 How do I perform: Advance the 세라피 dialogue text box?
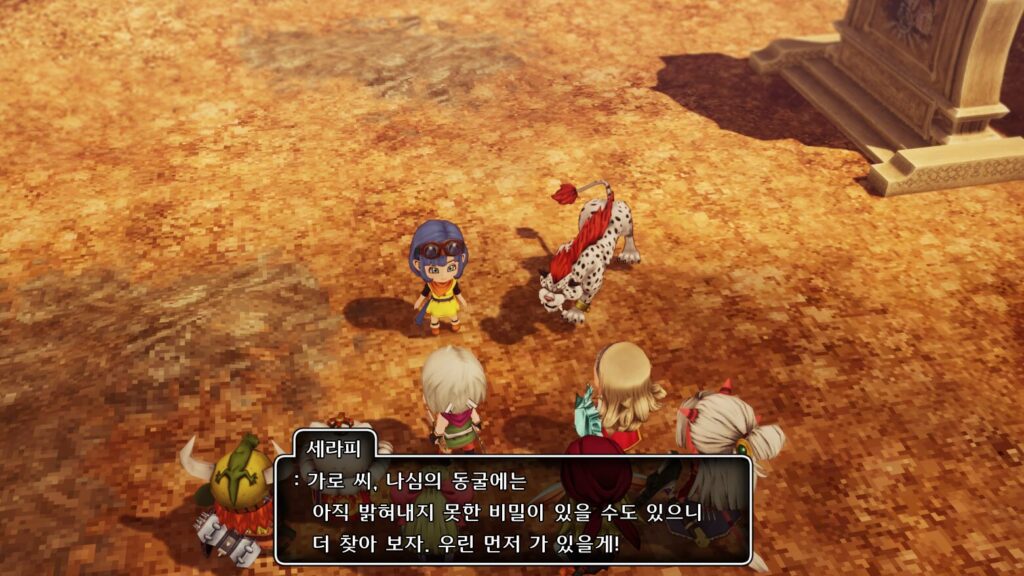512,511
